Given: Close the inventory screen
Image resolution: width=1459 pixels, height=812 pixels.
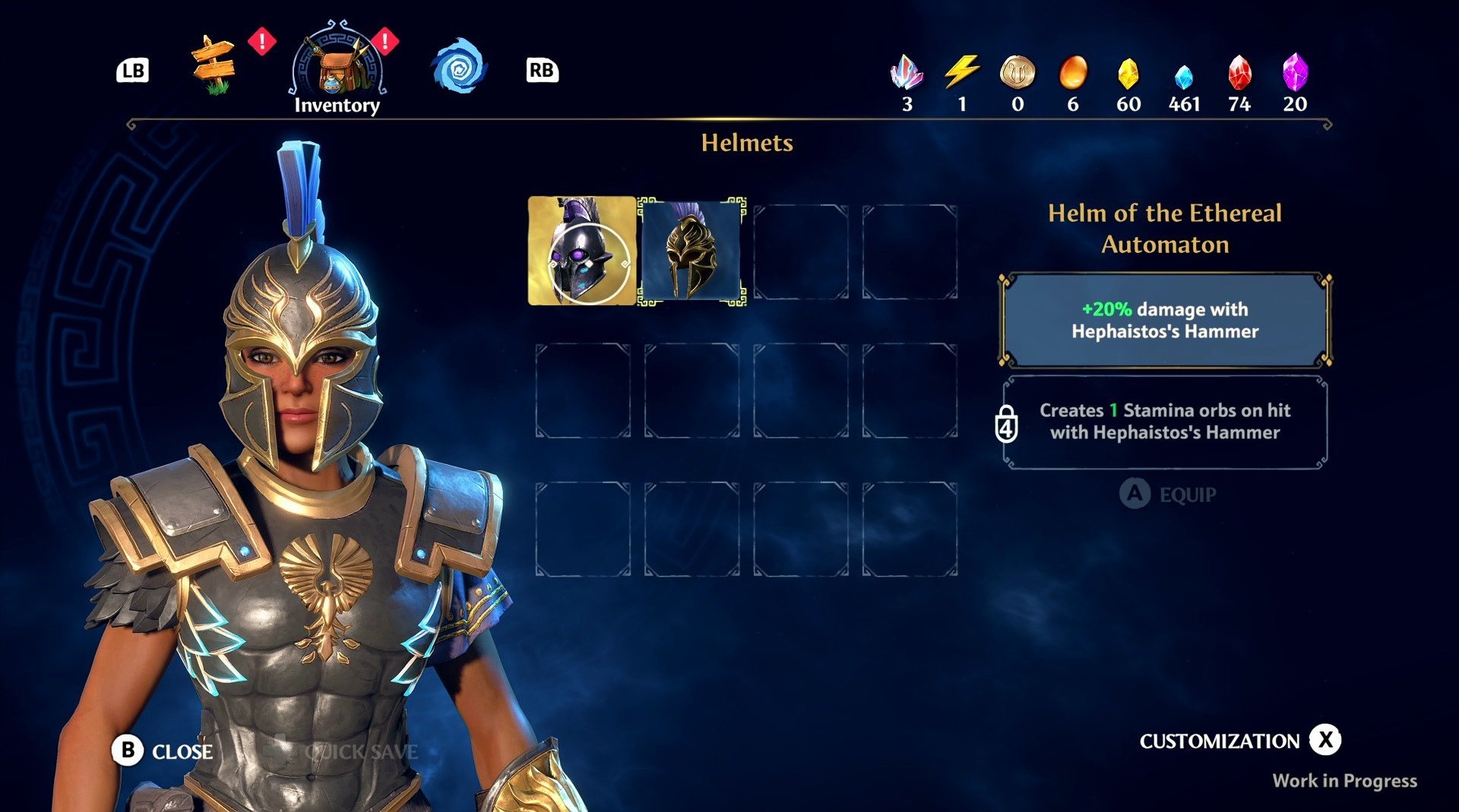Looking at the screenshot, I should pos(163,750).
